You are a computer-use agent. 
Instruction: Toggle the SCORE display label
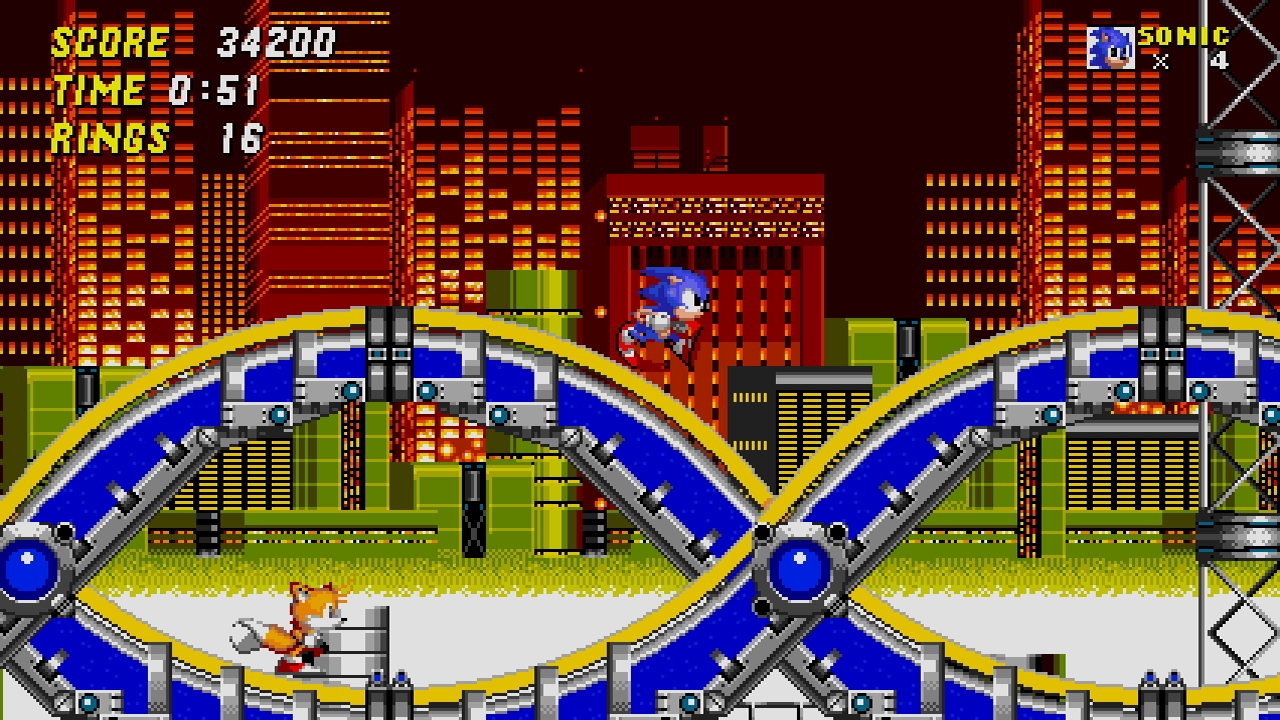pos(110,42)
